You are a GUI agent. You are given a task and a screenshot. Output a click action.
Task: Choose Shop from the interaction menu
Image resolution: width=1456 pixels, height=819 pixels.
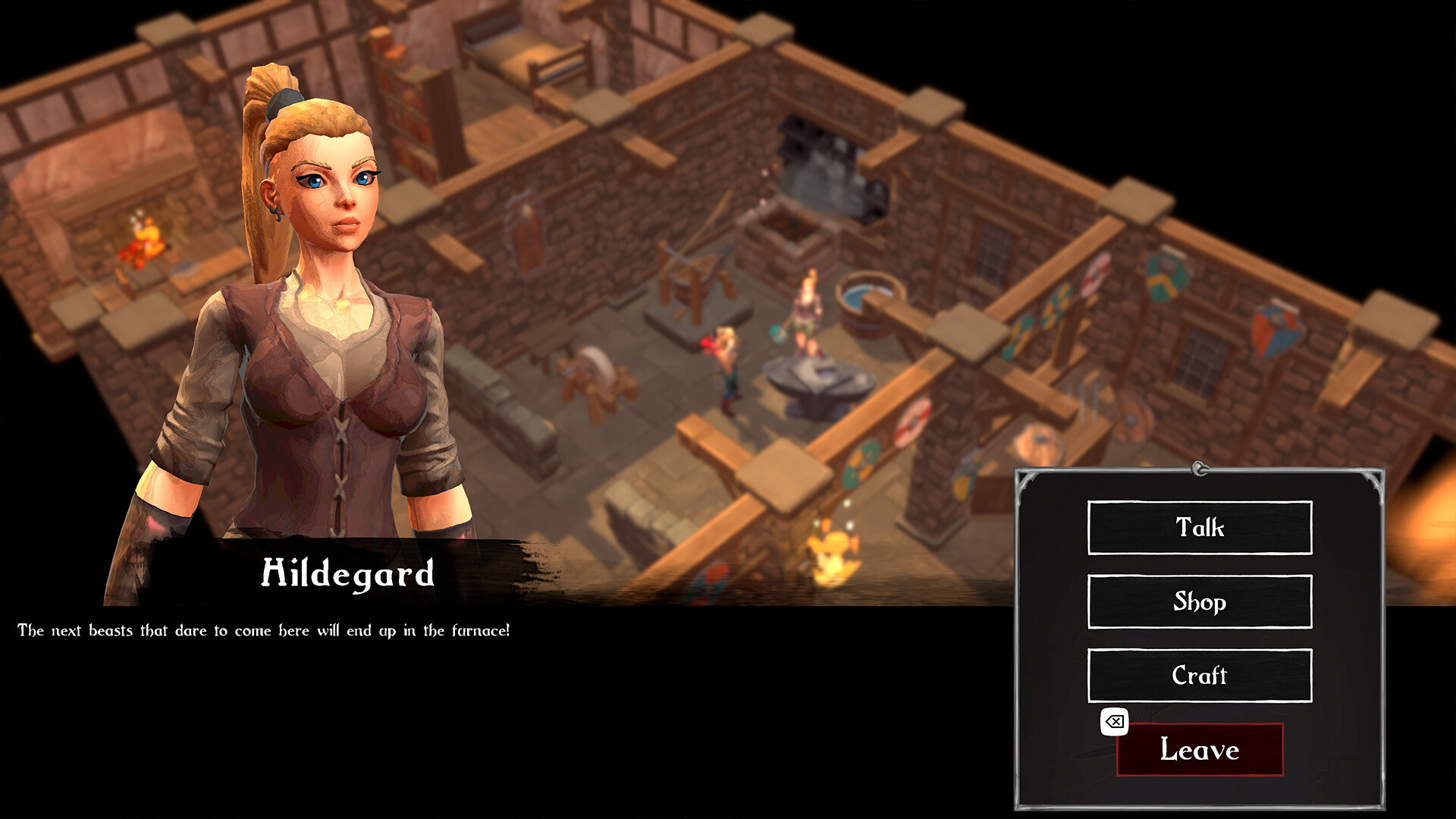coord(1199,602)
